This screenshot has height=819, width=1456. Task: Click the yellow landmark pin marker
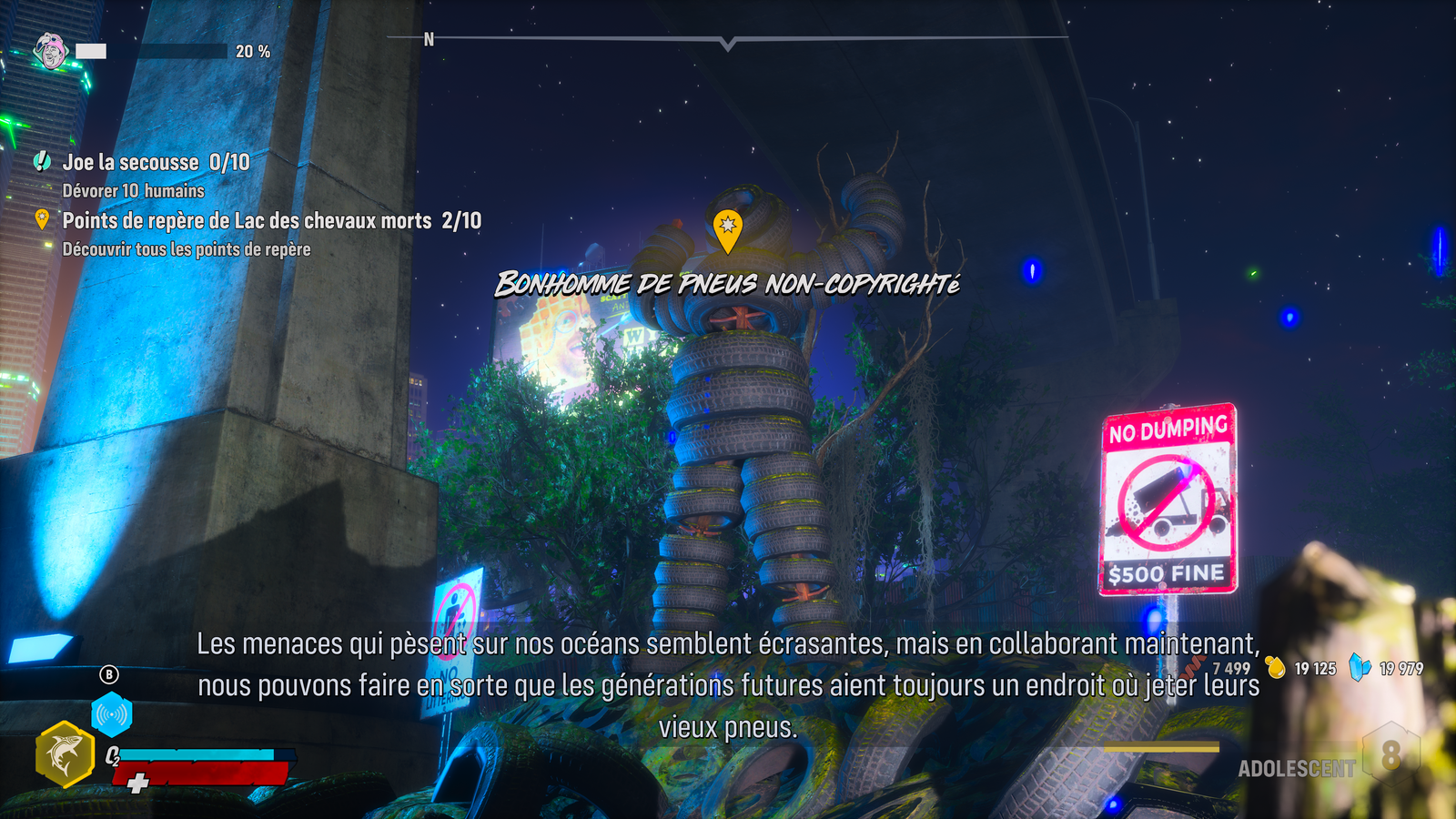727,229
